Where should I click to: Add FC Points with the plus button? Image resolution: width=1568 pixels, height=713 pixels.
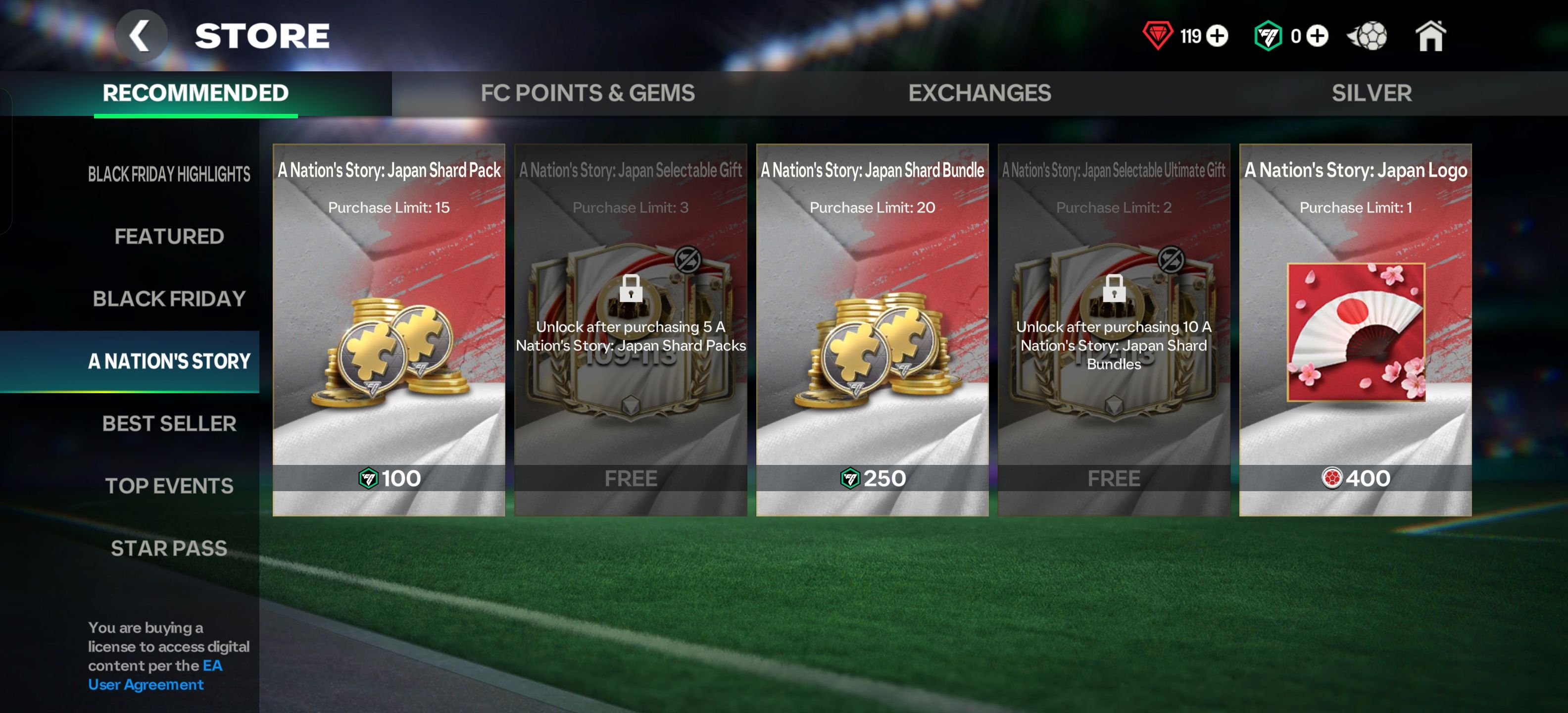point(1317,36)
